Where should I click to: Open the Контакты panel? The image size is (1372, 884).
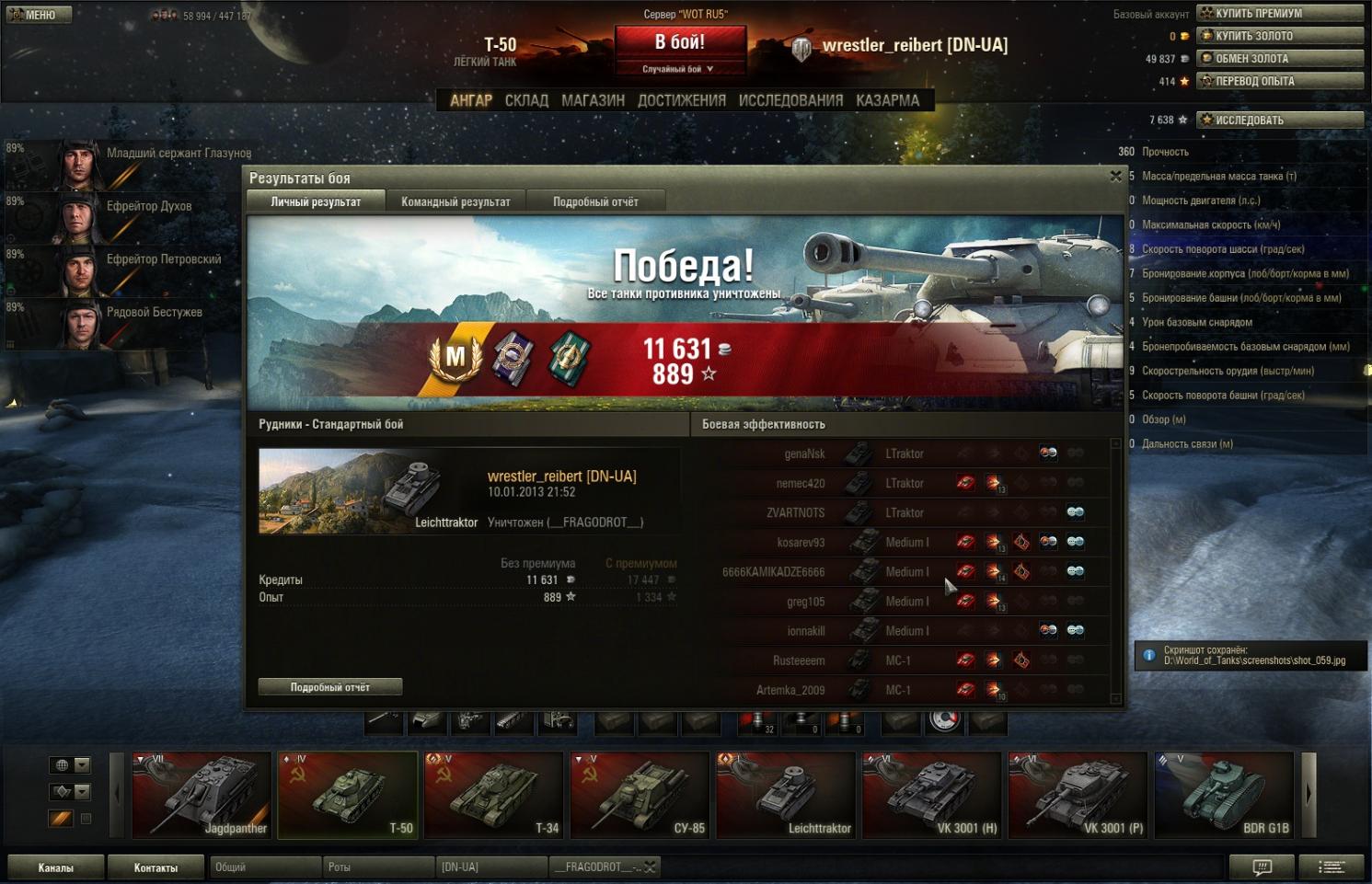(x=156, y=867)
